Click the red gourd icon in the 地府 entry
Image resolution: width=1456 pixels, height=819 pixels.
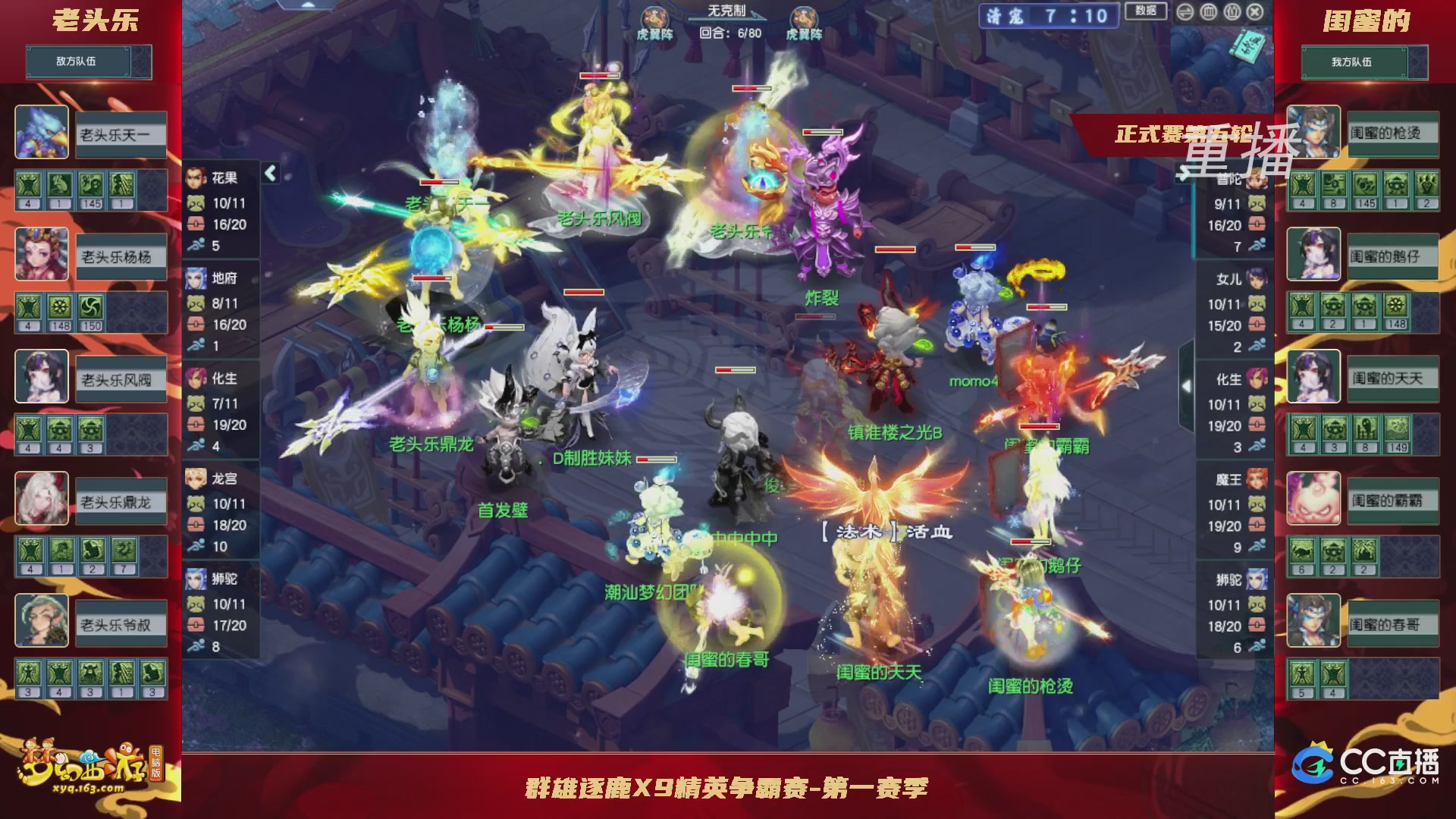[196, 325]
